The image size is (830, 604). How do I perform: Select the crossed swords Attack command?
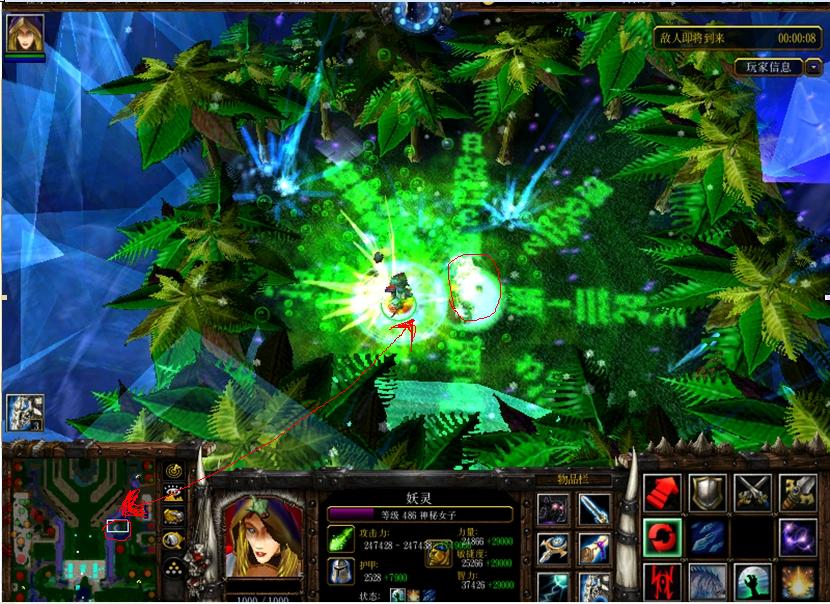753,492
